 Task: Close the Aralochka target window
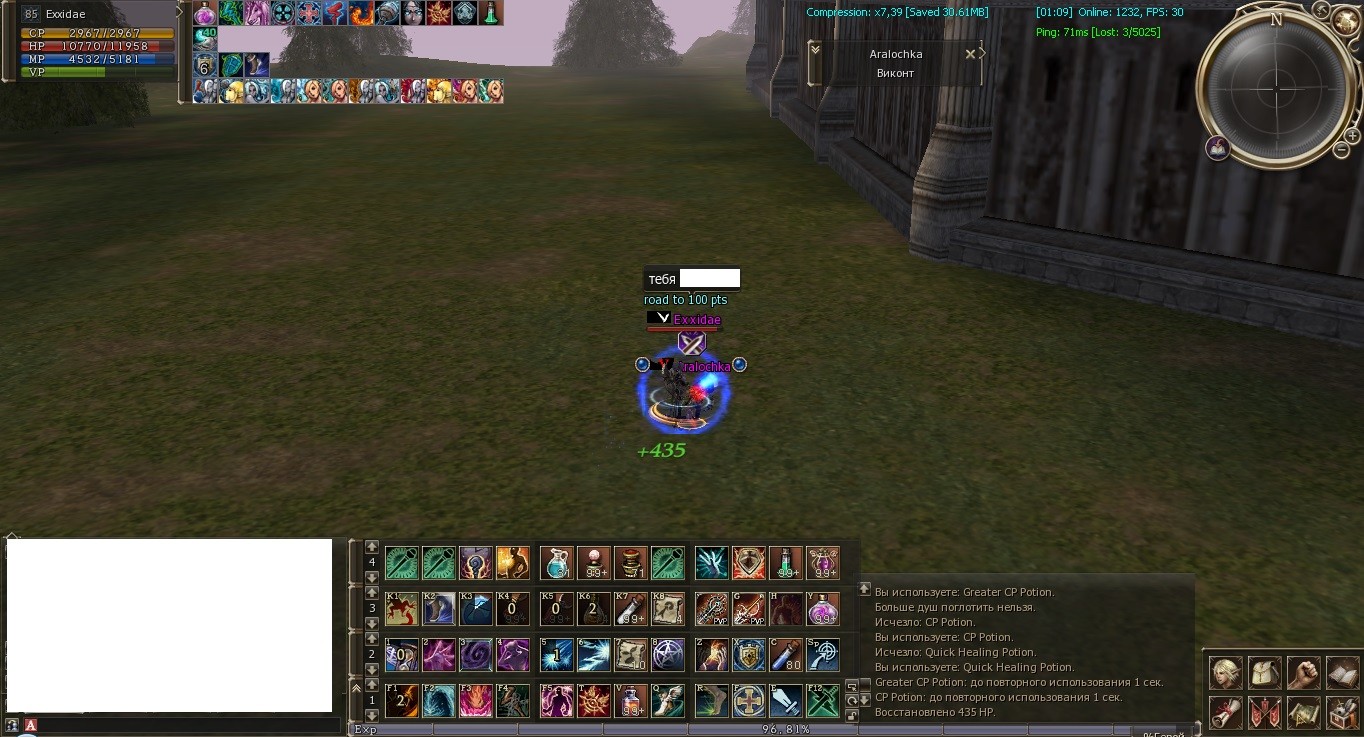[969, 54]
